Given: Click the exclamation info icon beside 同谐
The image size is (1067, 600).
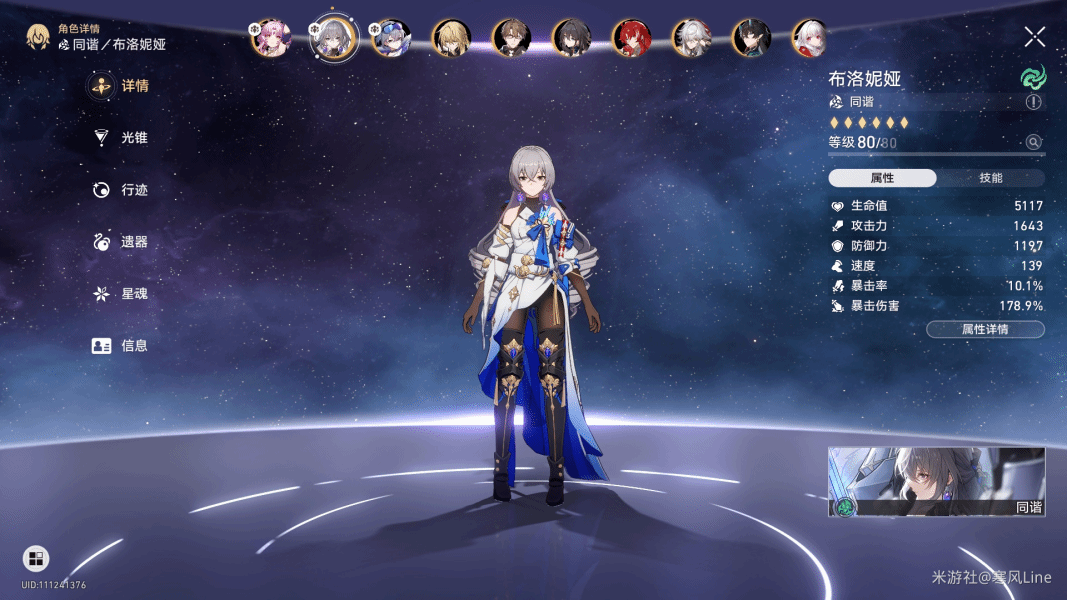Looking at the screenshot, I should point(1033,102).
